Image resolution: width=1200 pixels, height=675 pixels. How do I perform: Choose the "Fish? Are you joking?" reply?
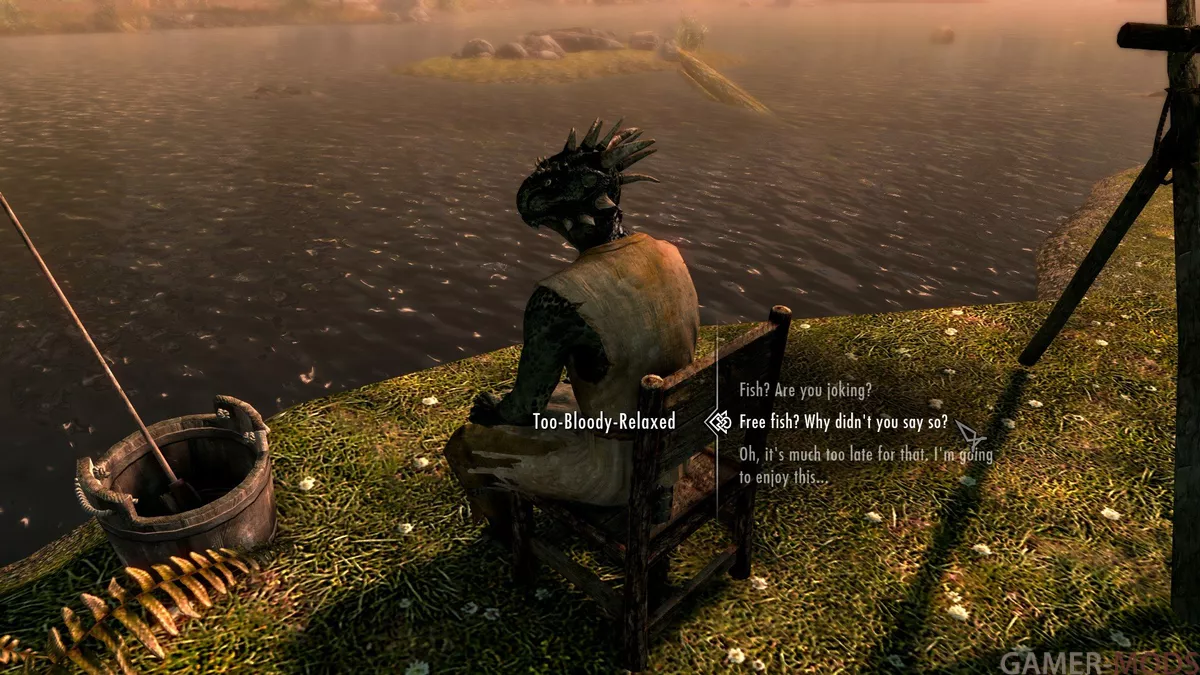(805, 389)
